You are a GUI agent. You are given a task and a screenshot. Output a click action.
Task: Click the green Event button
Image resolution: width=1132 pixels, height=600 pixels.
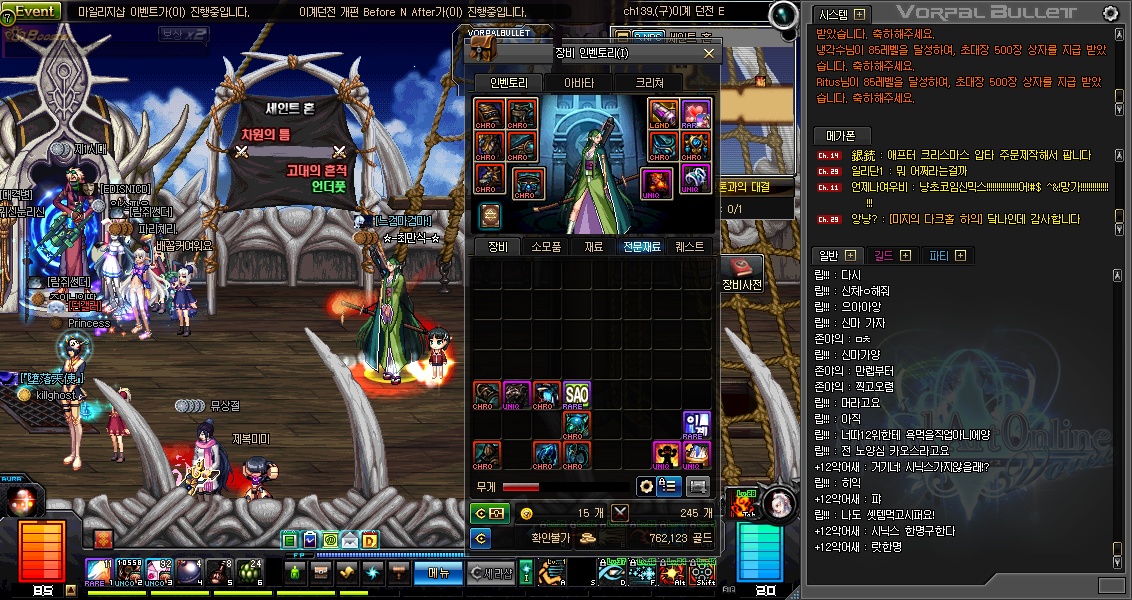click(36, 11)
